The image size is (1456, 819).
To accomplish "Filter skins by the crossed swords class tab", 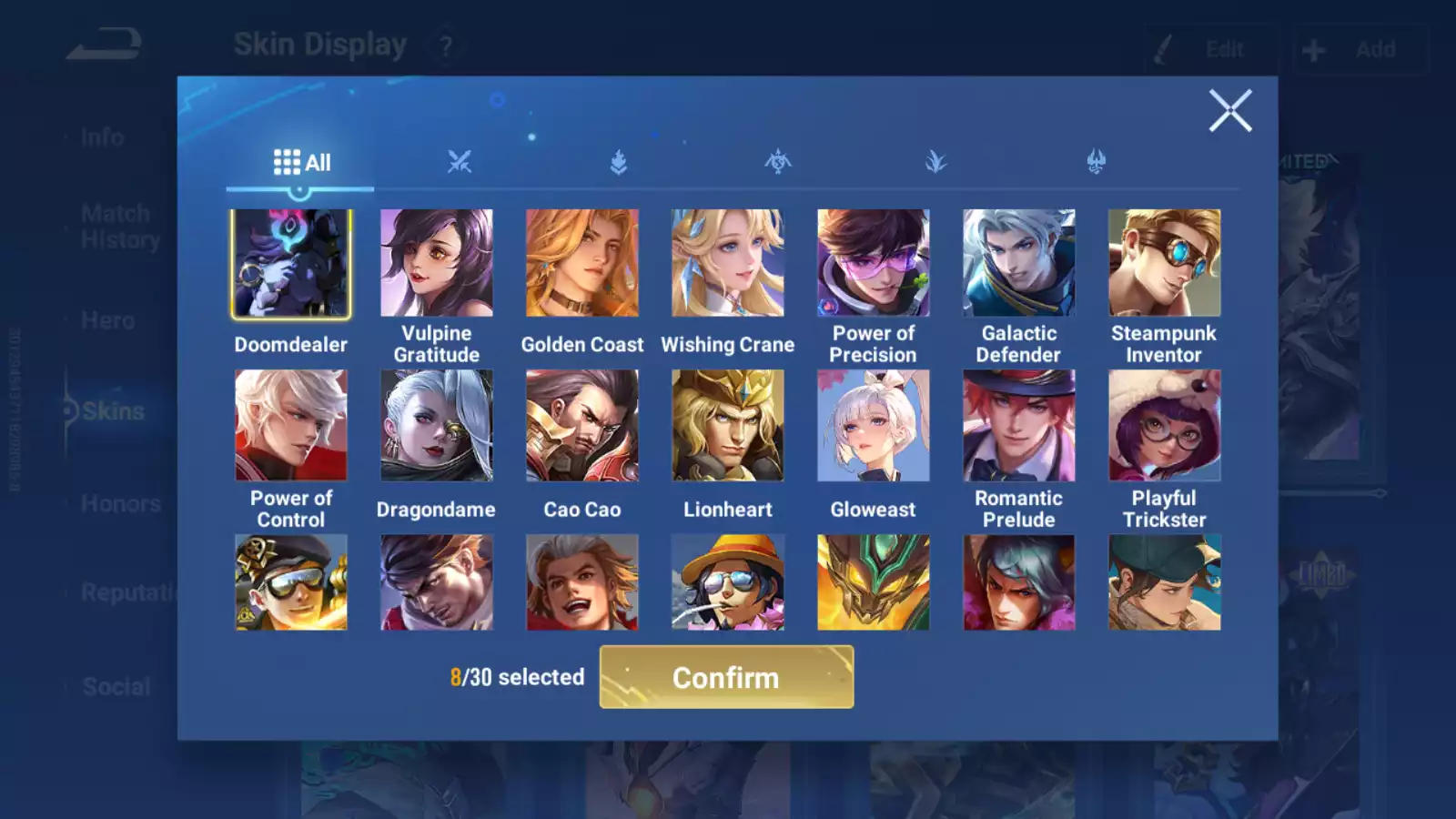I will pos(460,163).
